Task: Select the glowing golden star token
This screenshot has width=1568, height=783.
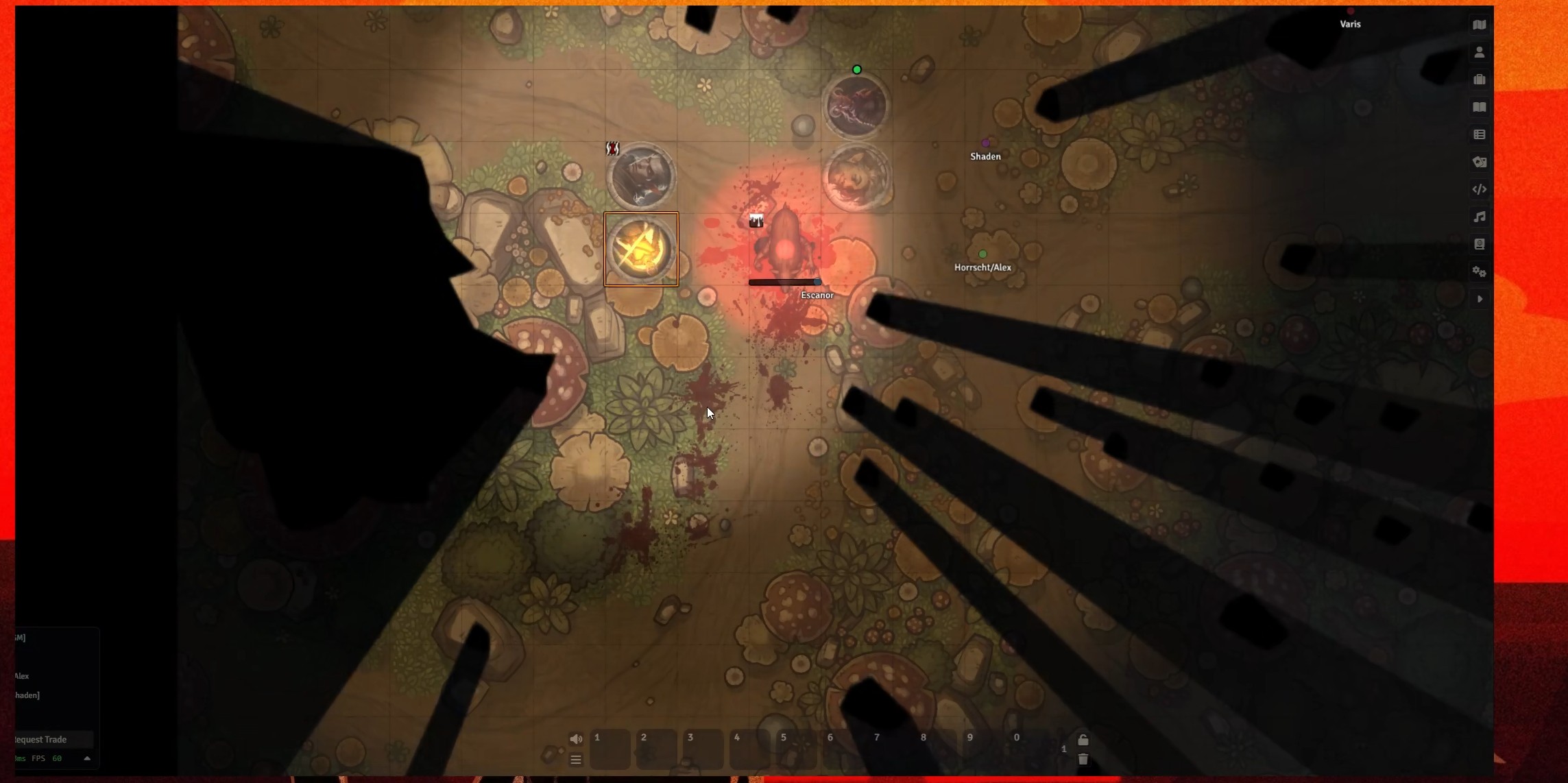Action: tap(641, 249)
